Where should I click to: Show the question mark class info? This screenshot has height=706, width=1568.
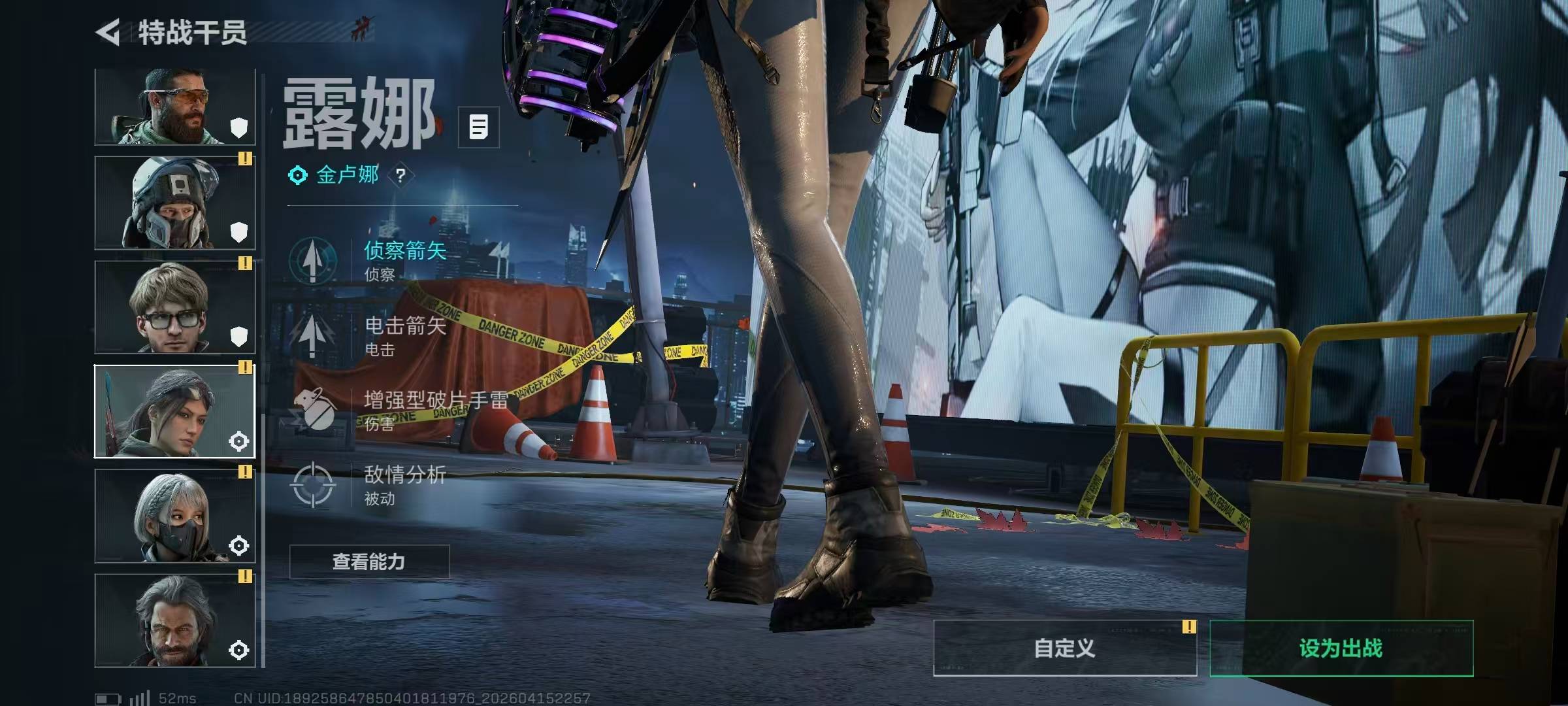tap(400, 175)
